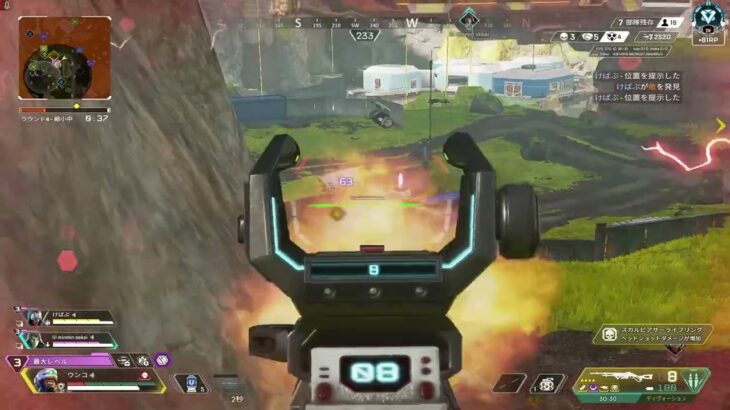This screenshot has width=730, height=410.
Task: Click the teammate marker on the compass
Action: point(468,19)
